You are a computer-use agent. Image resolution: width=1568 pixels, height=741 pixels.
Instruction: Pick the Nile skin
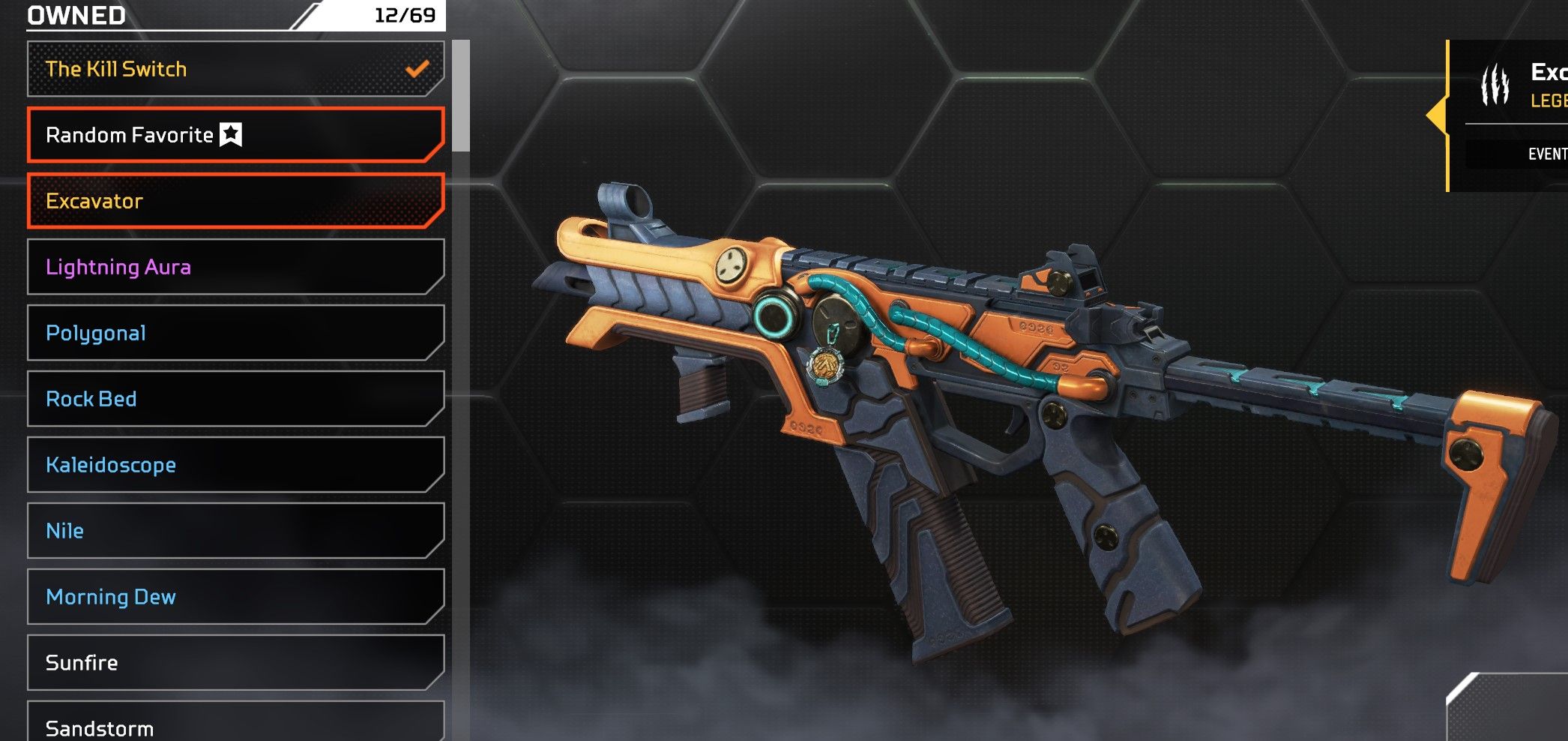[x=235, y=531]
